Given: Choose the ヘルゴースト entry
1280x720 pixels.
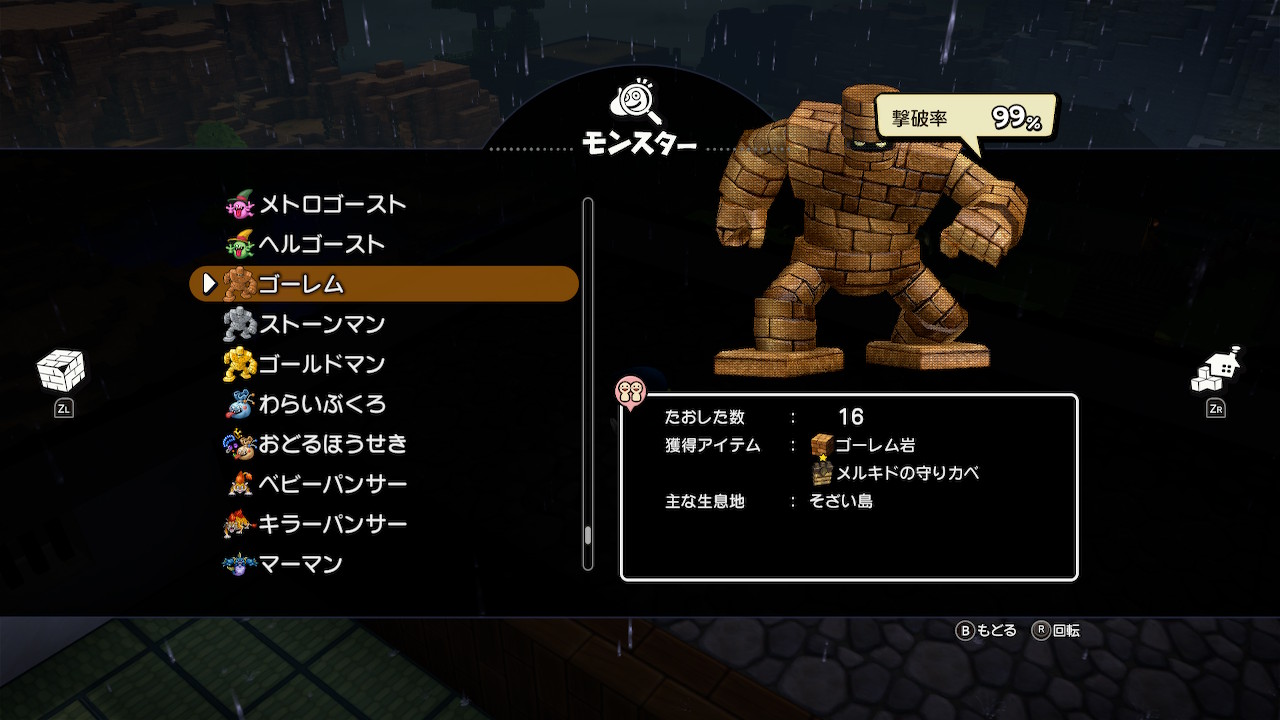Looking at the screenshot, I should pyautogui.click(x=321, y=245).
